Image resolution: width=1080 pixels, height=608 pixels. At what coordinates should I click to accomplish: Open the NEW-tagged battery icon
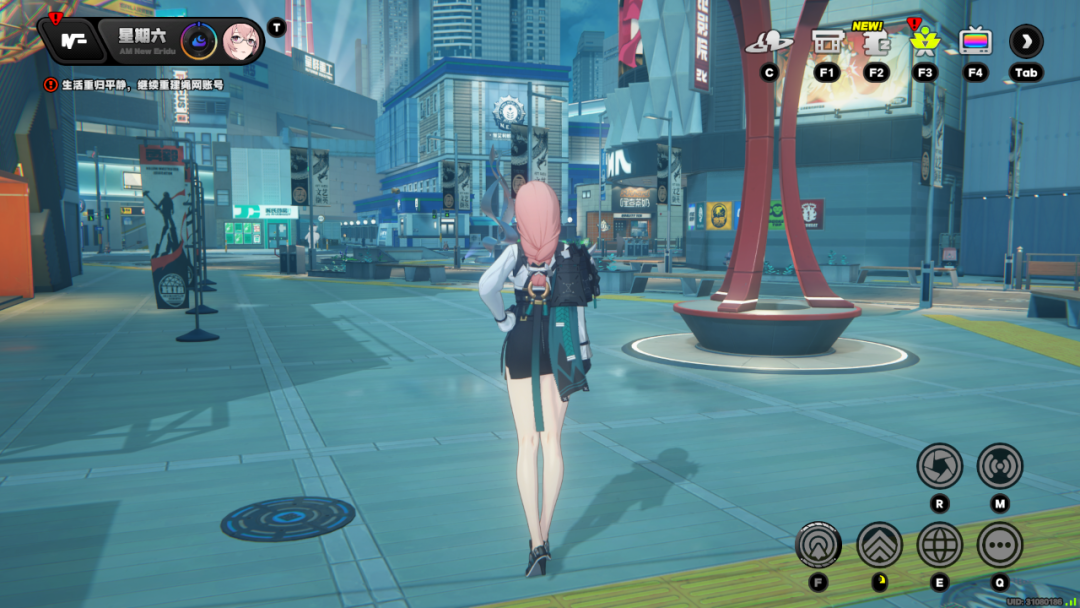pyautogui.click(x=876, y=42)
